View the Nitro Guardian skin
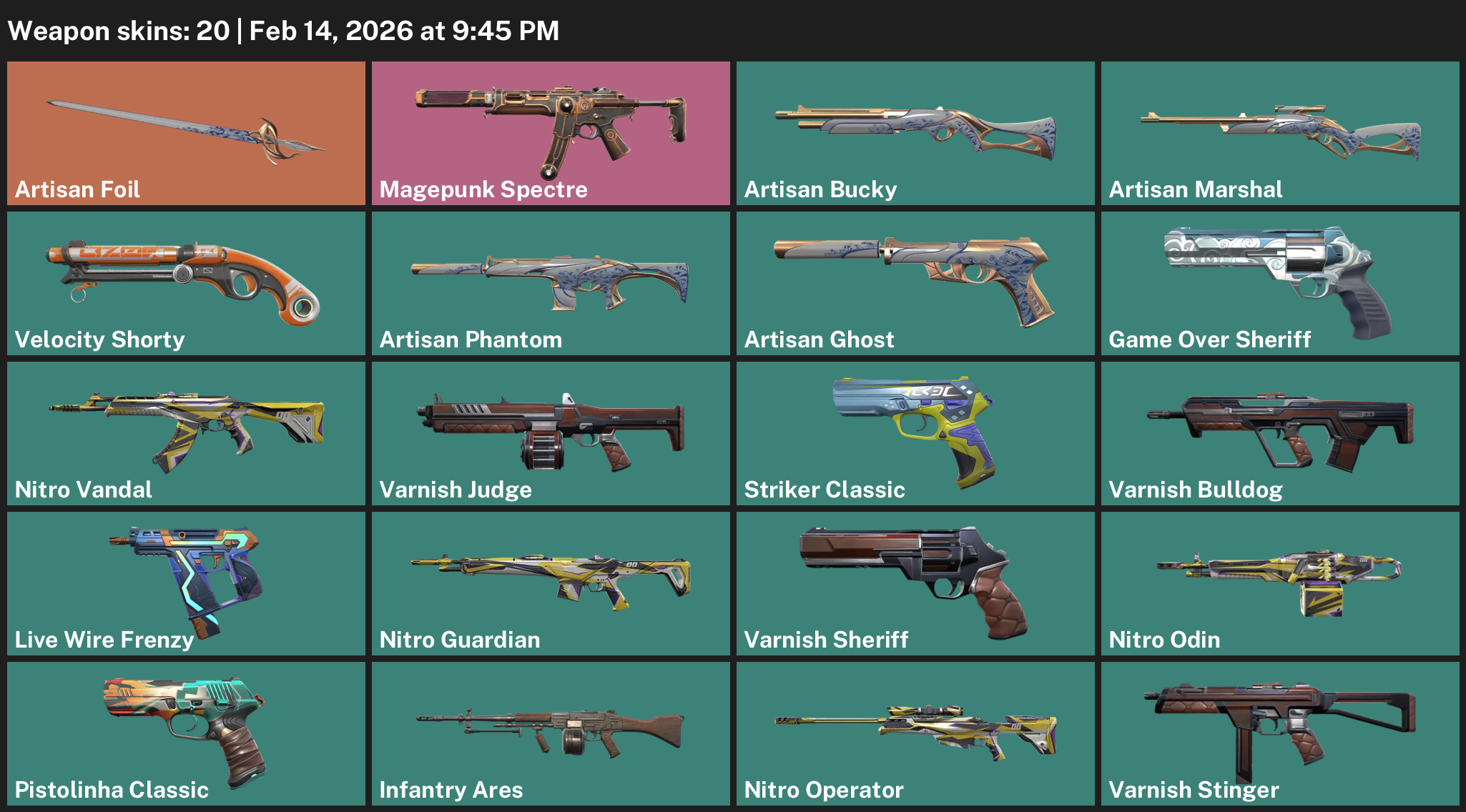Viewport: 1466px width, 812px height. click(551, 583)
